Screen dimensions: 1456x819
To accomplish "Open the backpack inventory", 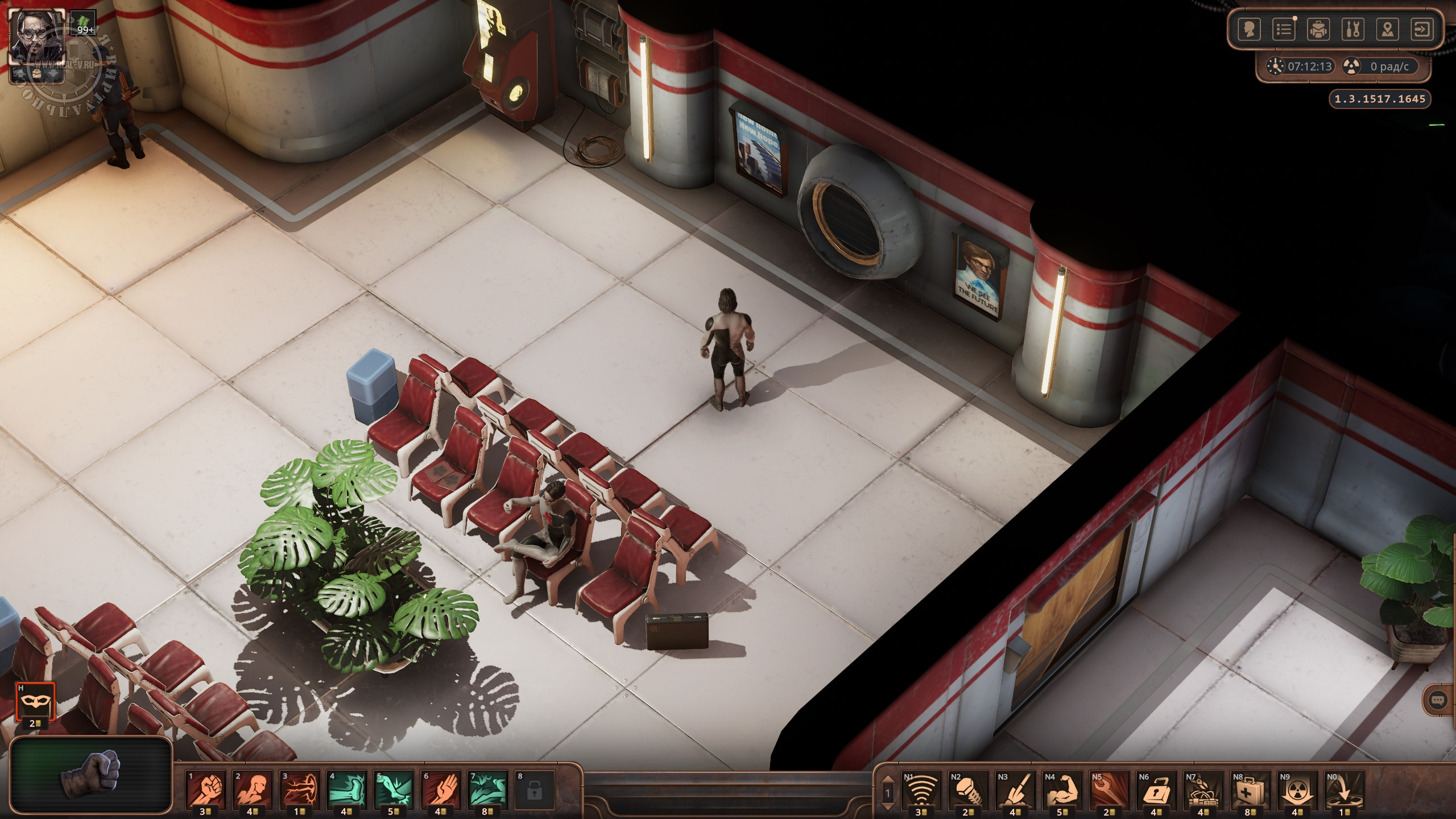I will point(1318,30).
